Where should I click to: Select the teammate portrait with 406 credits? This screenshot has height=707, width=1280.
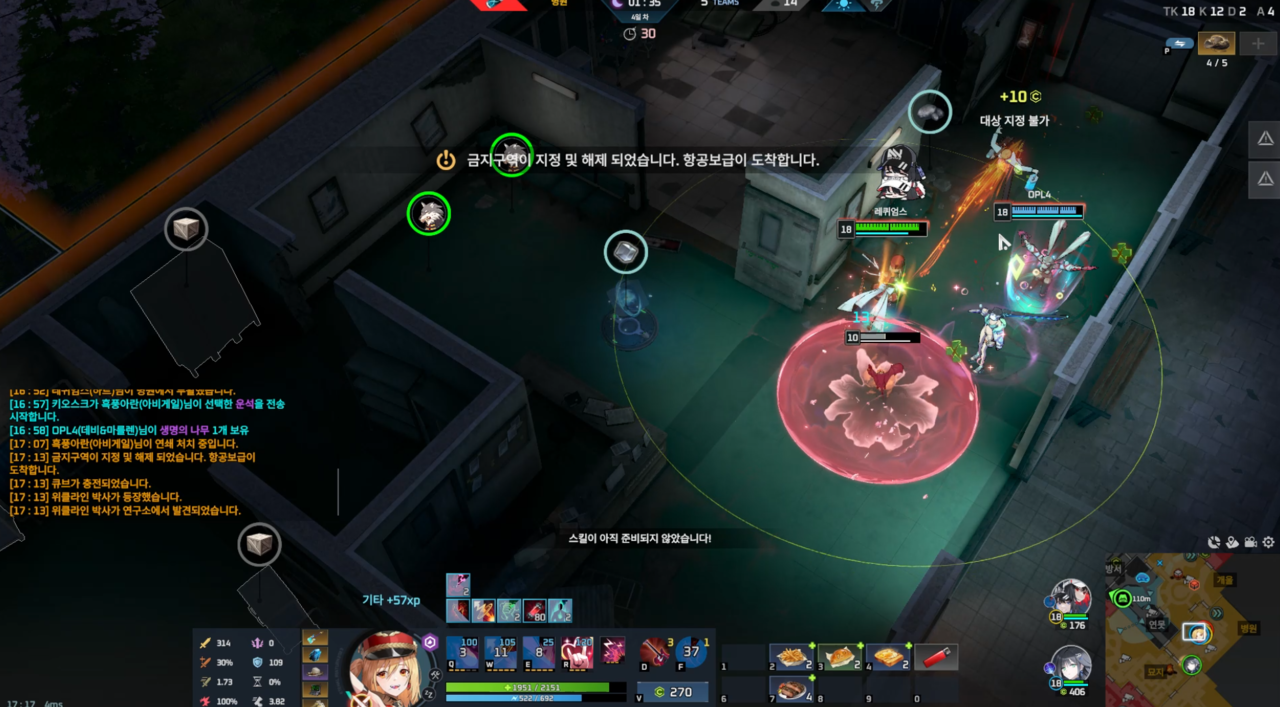pyautogui.click(x=1070, y=665)
